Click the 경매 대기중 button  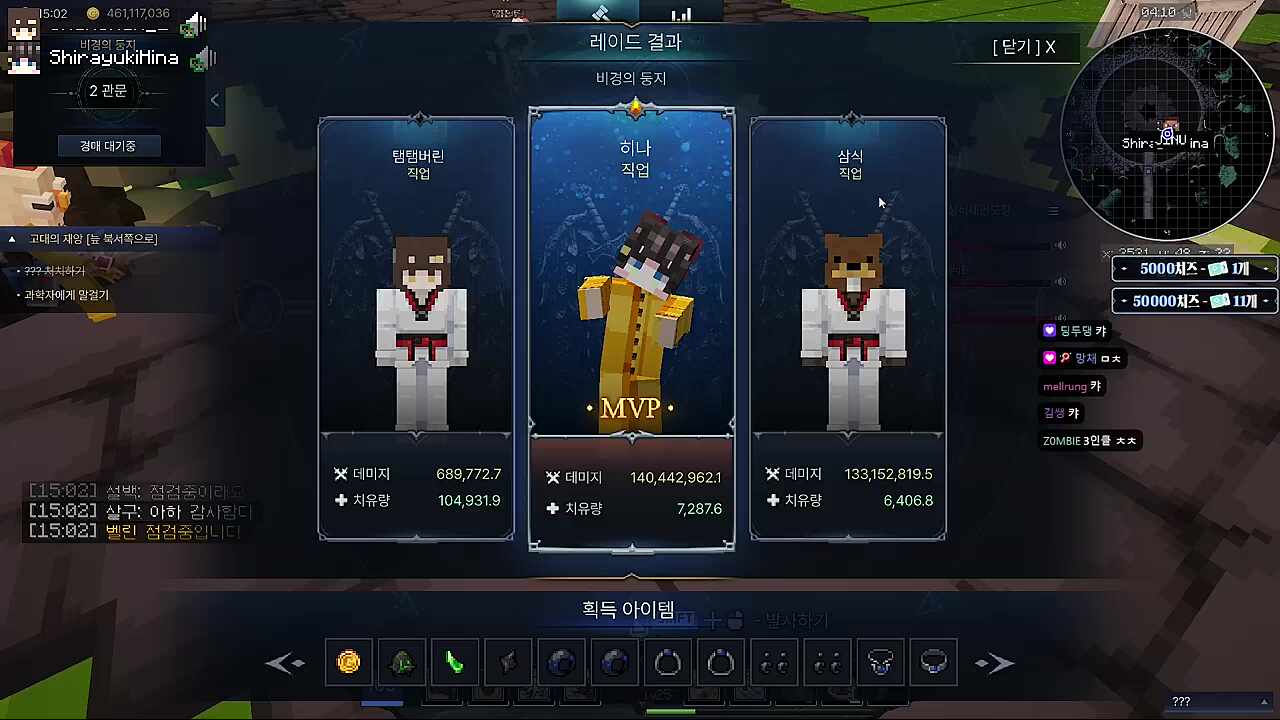pos(107,145)
